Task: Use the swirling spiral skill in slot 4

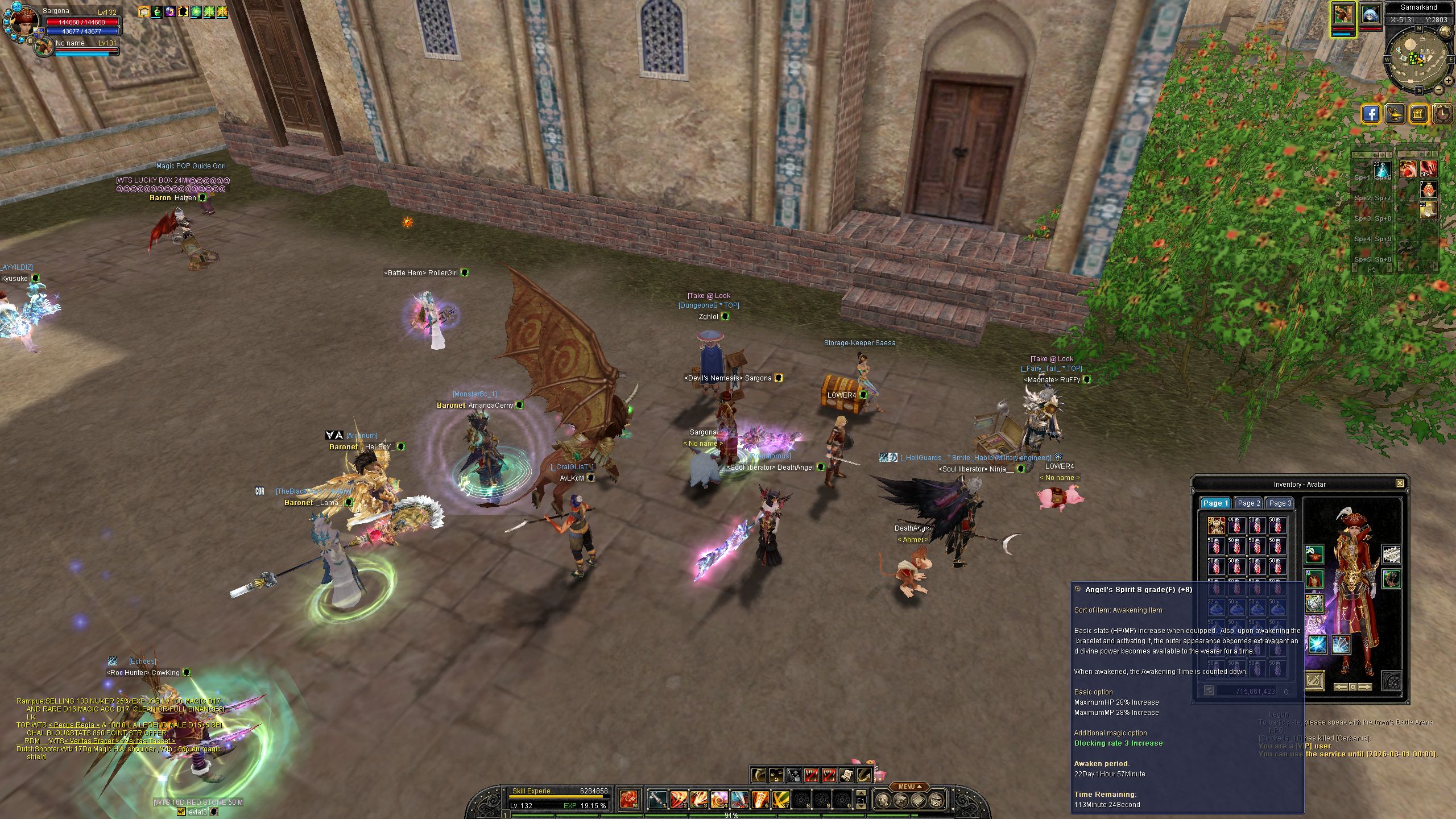Action: [719, 800]
